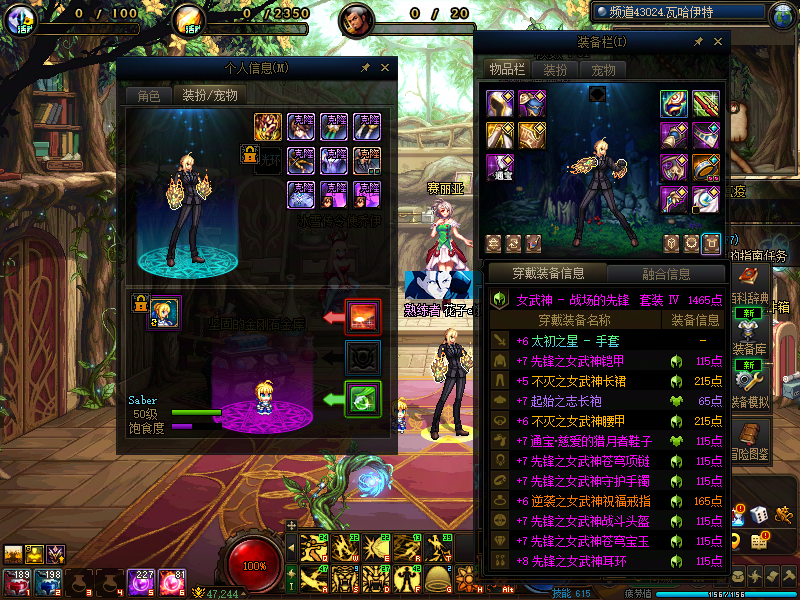This screenshot has width=800, height=600.
Task: Open the 物品栏 tab in equipment window
Action: point(506,70)
